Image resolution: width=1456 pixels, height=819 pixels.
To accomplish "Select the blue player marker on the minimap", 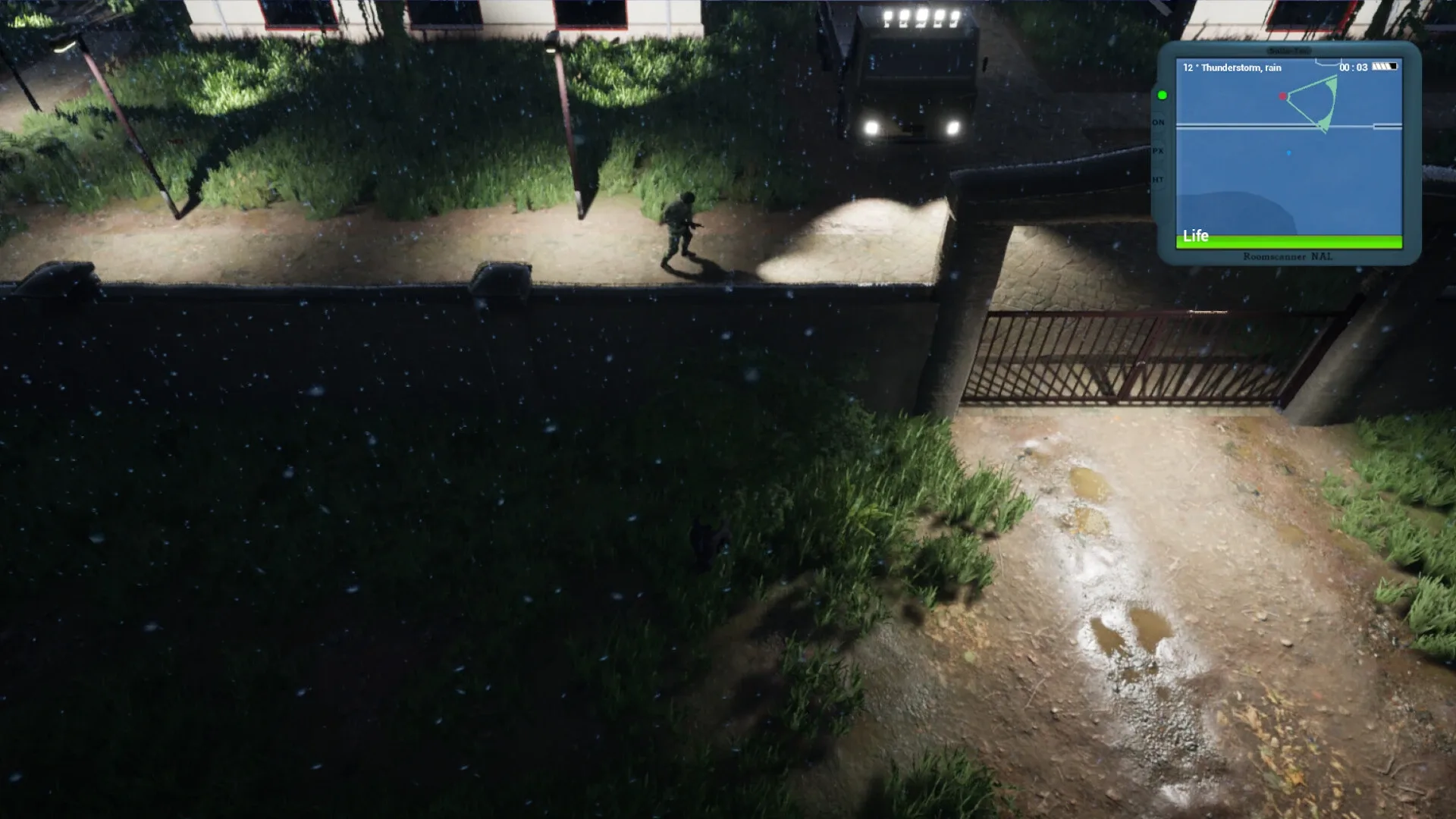I will point(1288,153).
